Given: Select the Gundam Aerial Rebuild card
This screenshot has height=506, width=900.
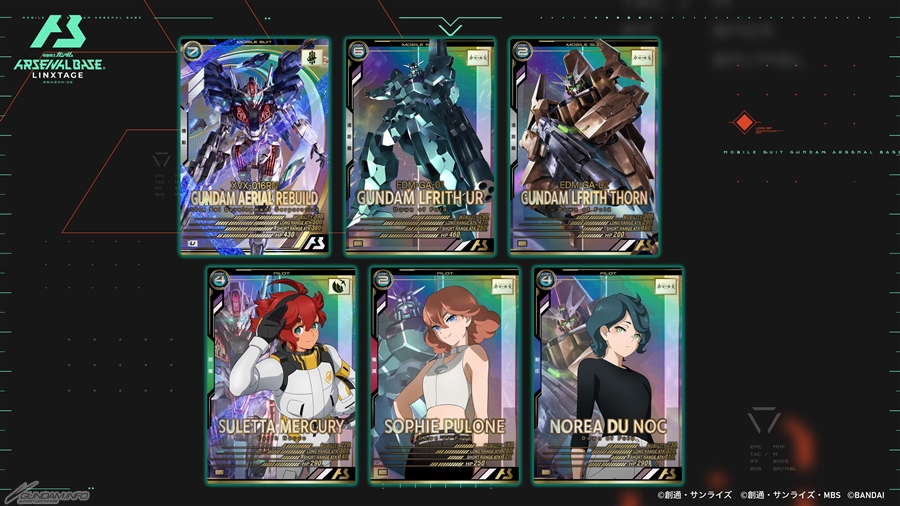Looking at the screenshot, I should click(255, 146).
